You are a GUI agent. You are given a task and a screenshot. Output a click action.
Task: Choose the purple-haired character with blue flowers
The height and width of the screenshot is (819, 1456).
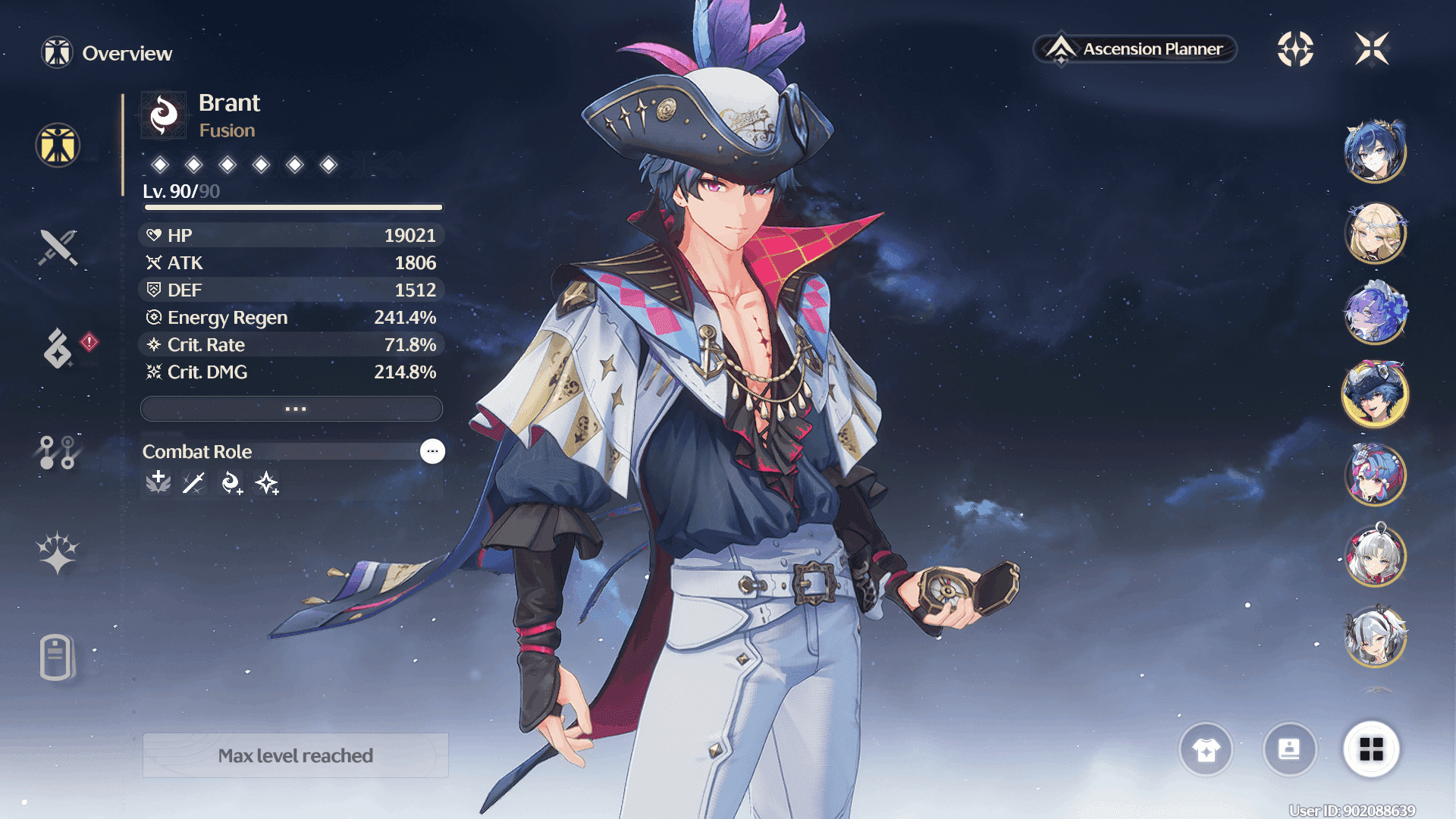coord(1375,313)
